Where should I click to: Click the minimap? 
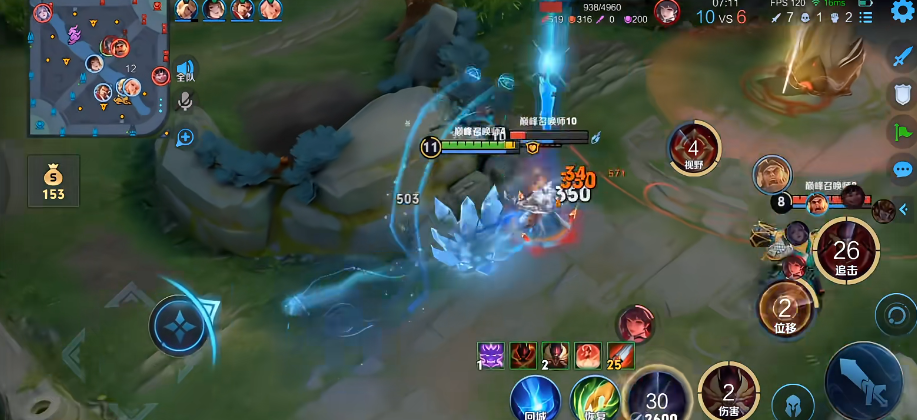point(100,66)
